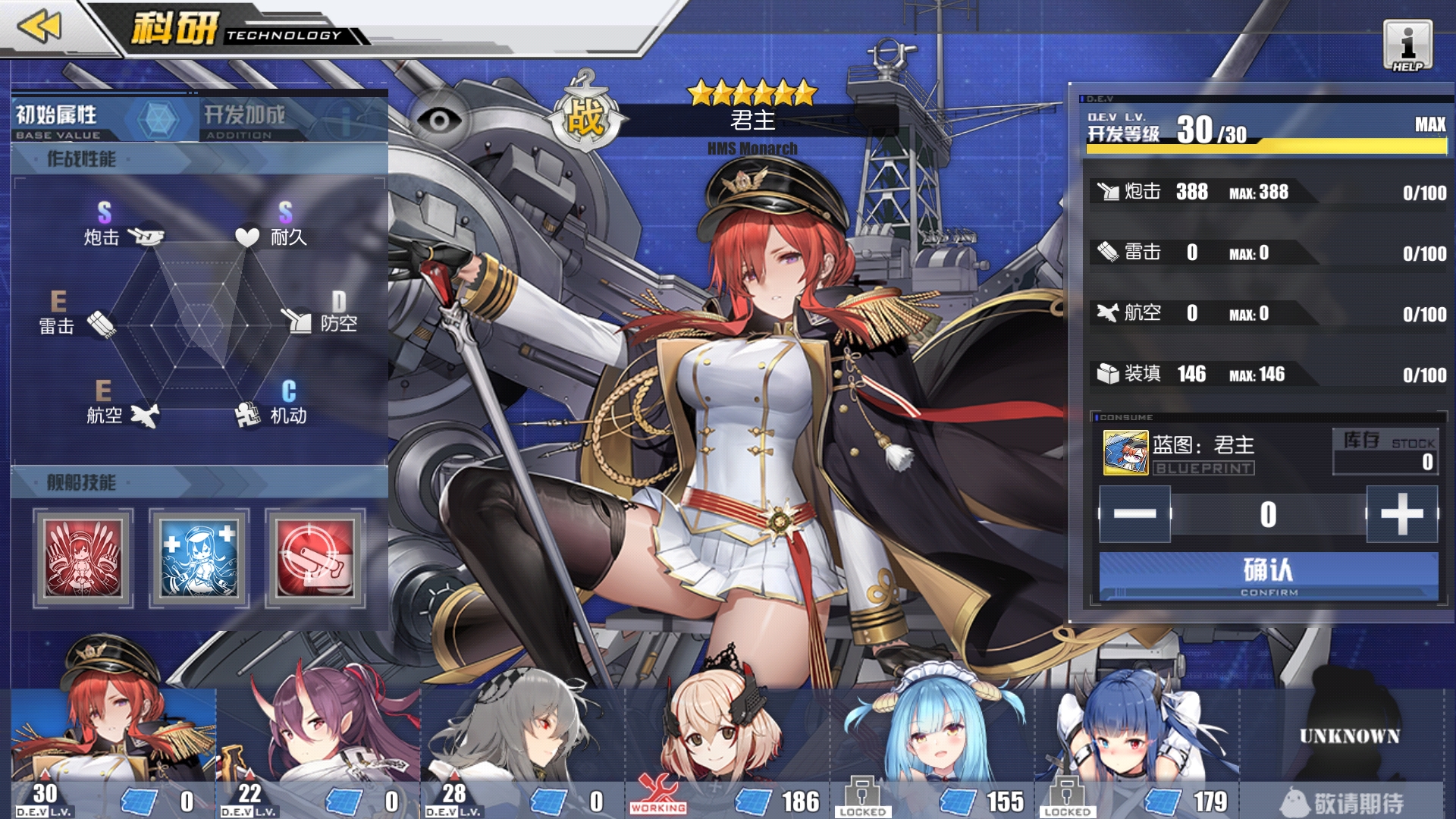Select the red winged ship skill icon
The width and height of the screenshot is (1456, 819).
(x=83, y=558)
